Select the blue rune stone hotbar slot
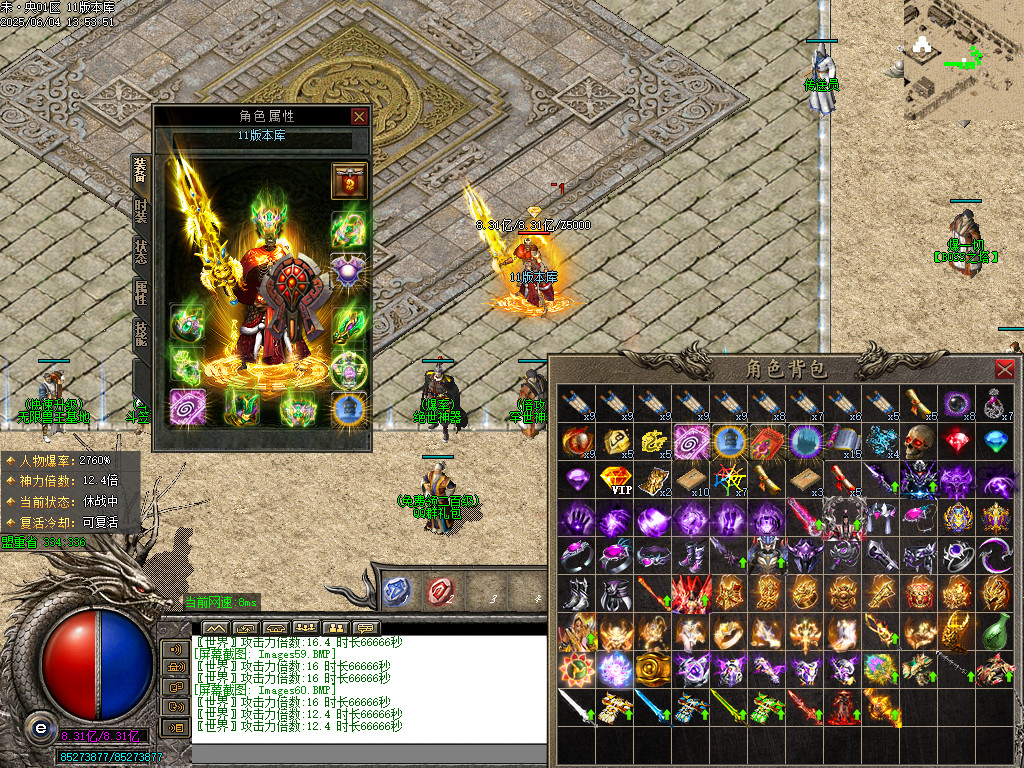 point(397,591)
